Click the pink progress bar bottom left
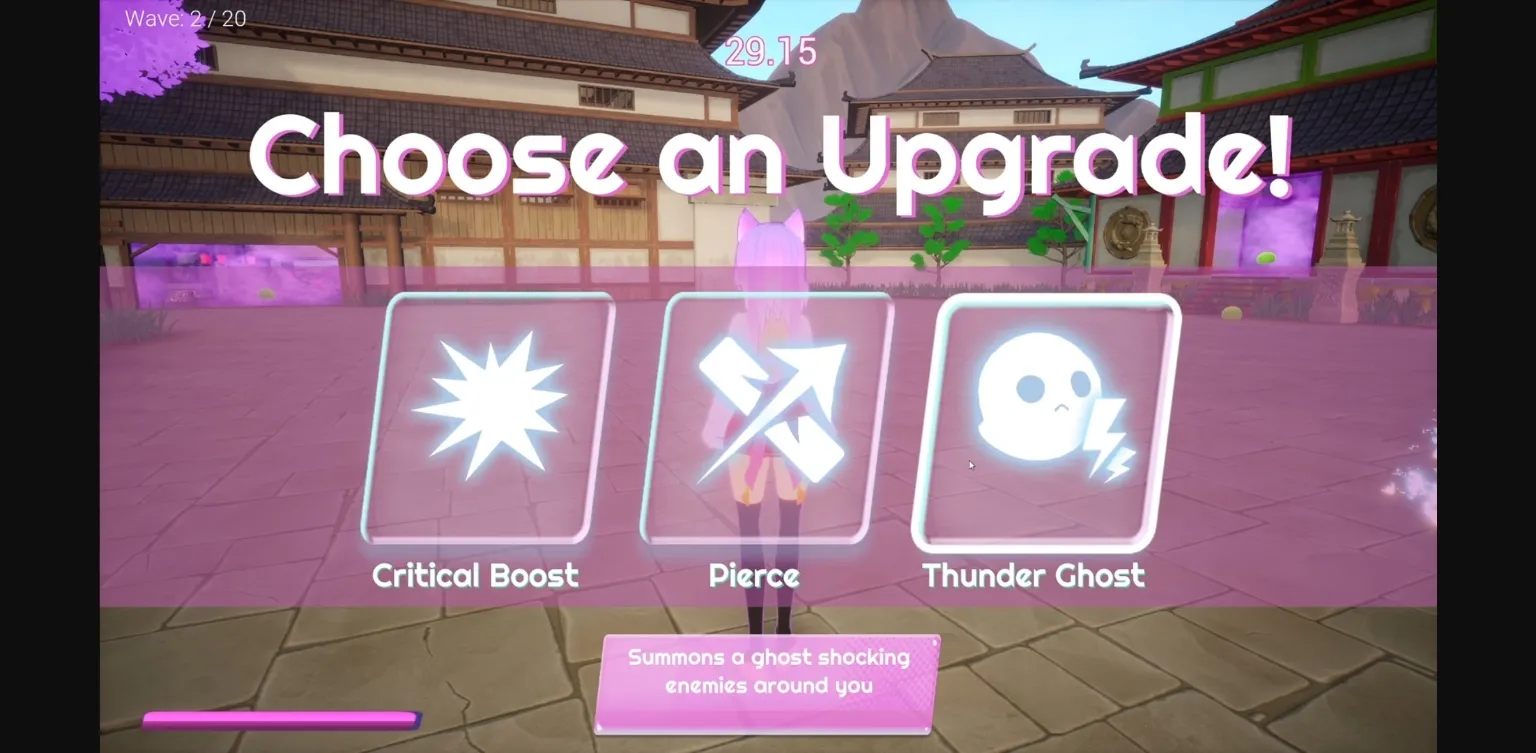 (x=283, y=718)
